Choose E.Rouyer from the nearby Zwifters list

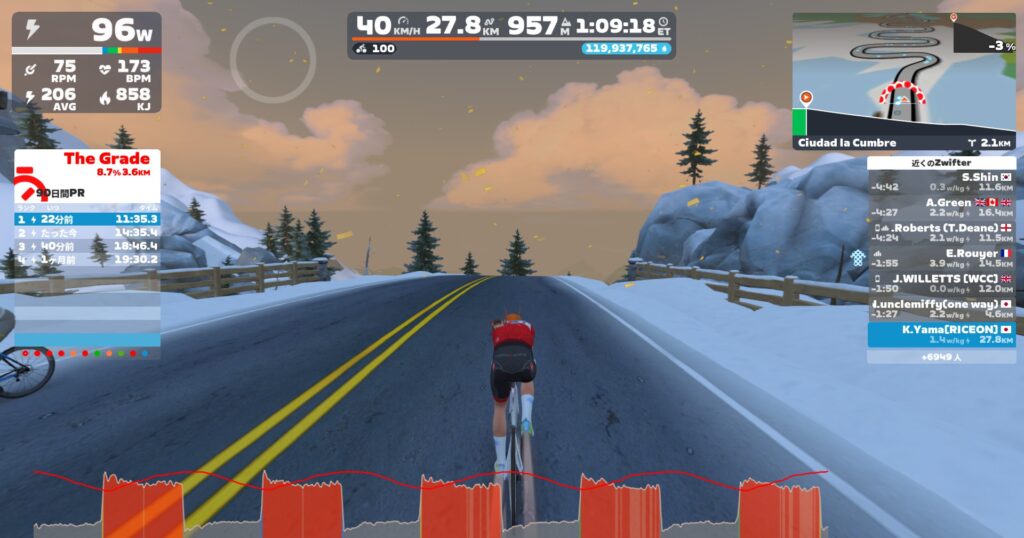tap(941, 258)
